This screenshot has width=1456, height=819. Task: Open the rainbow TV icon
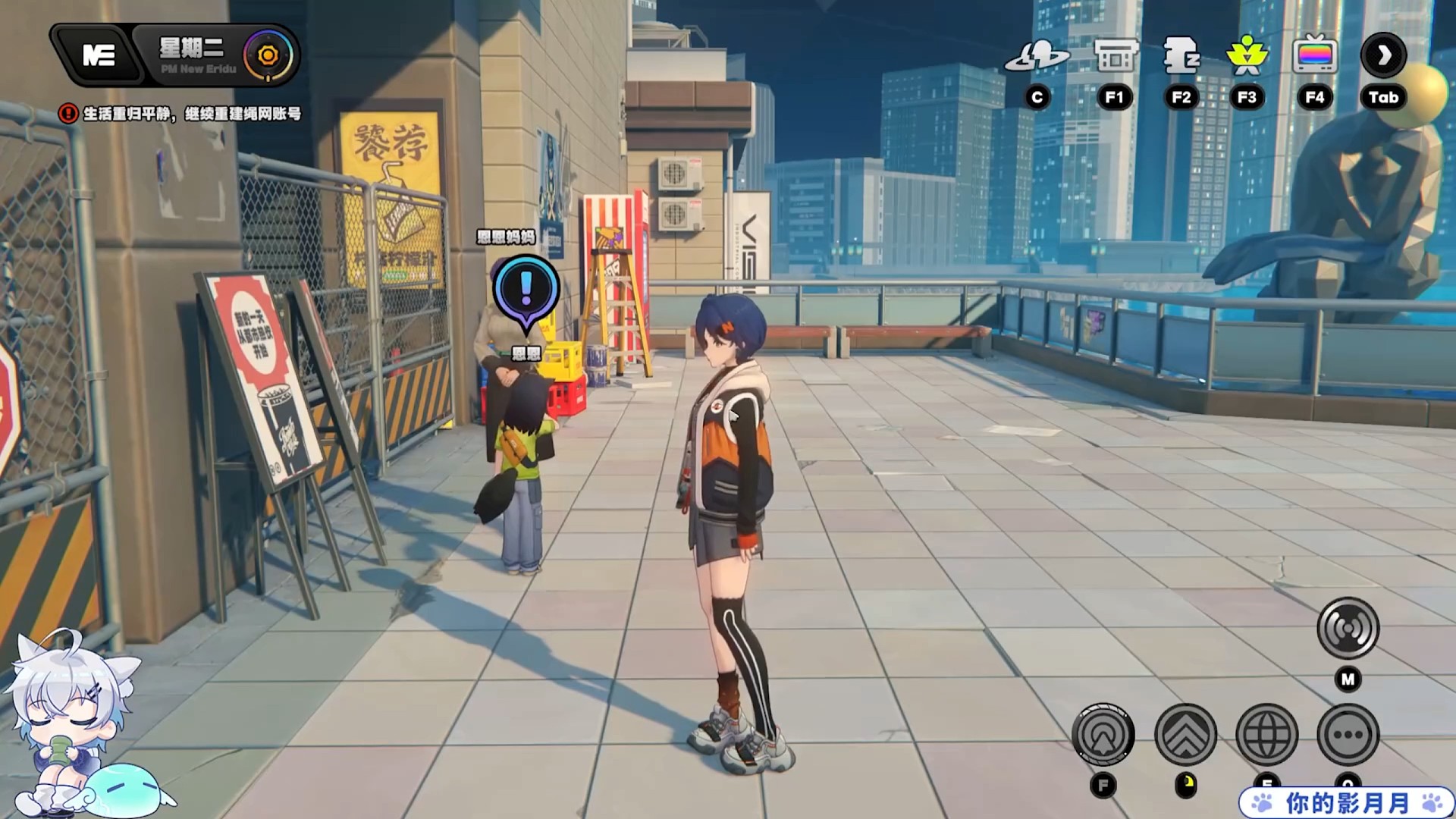click(x=1314, y=56)
